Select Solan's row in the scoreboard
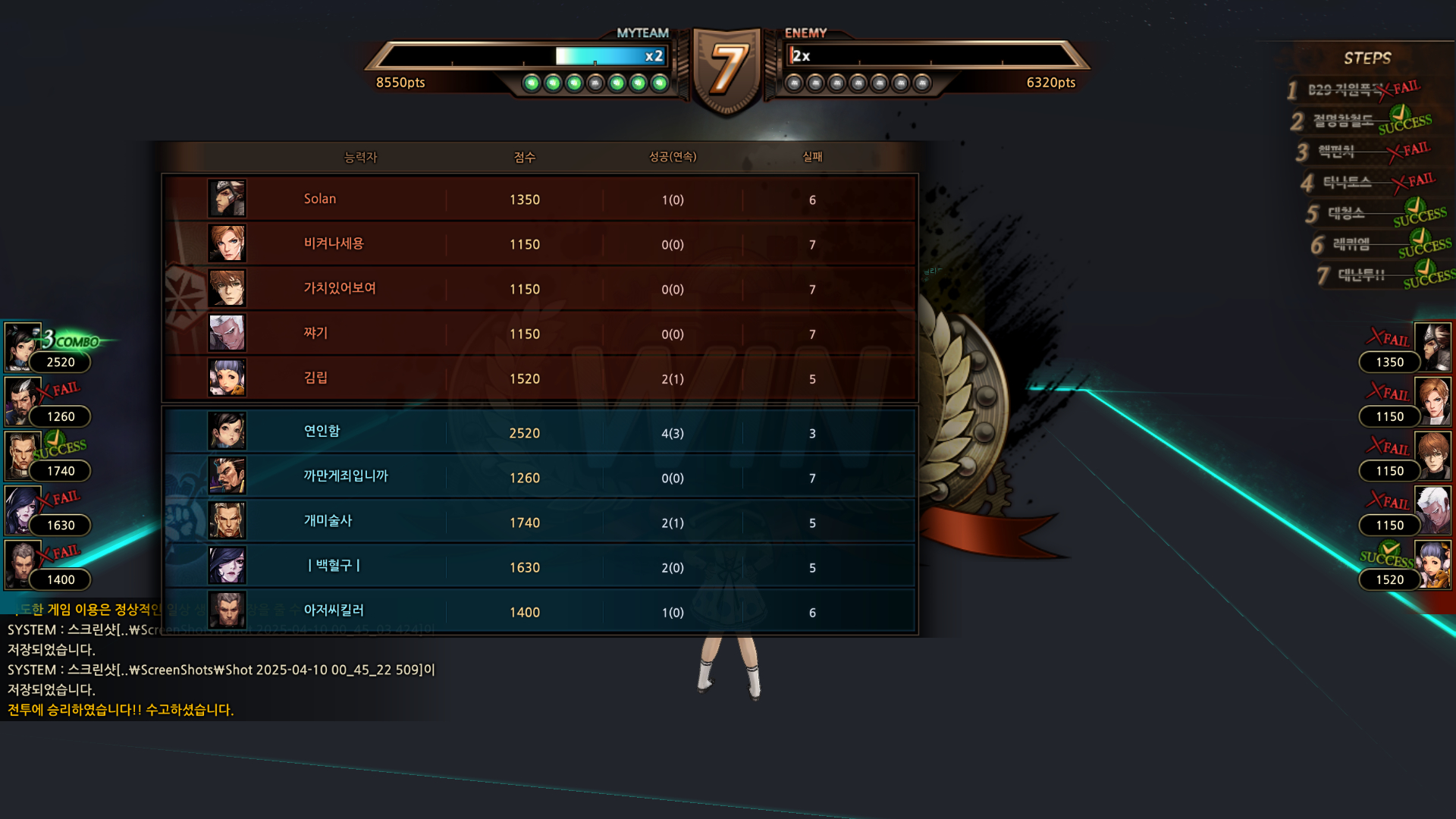Viewport: 1456px width, 819px height. (x=538, y=199)
